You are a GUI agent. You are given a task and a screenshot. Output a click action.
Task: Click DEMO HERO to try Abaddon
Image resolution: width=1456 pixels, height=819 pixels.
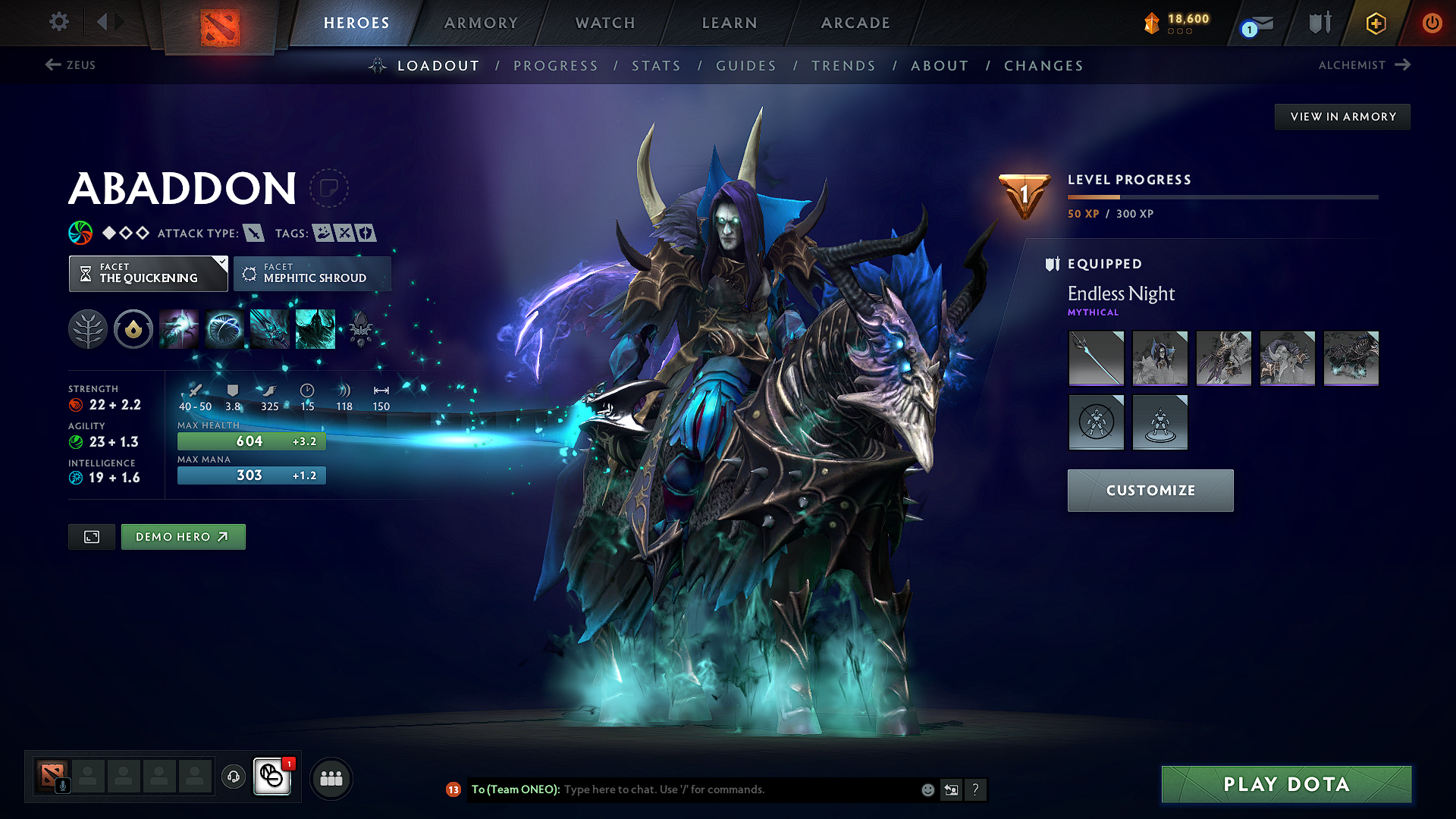183,536
